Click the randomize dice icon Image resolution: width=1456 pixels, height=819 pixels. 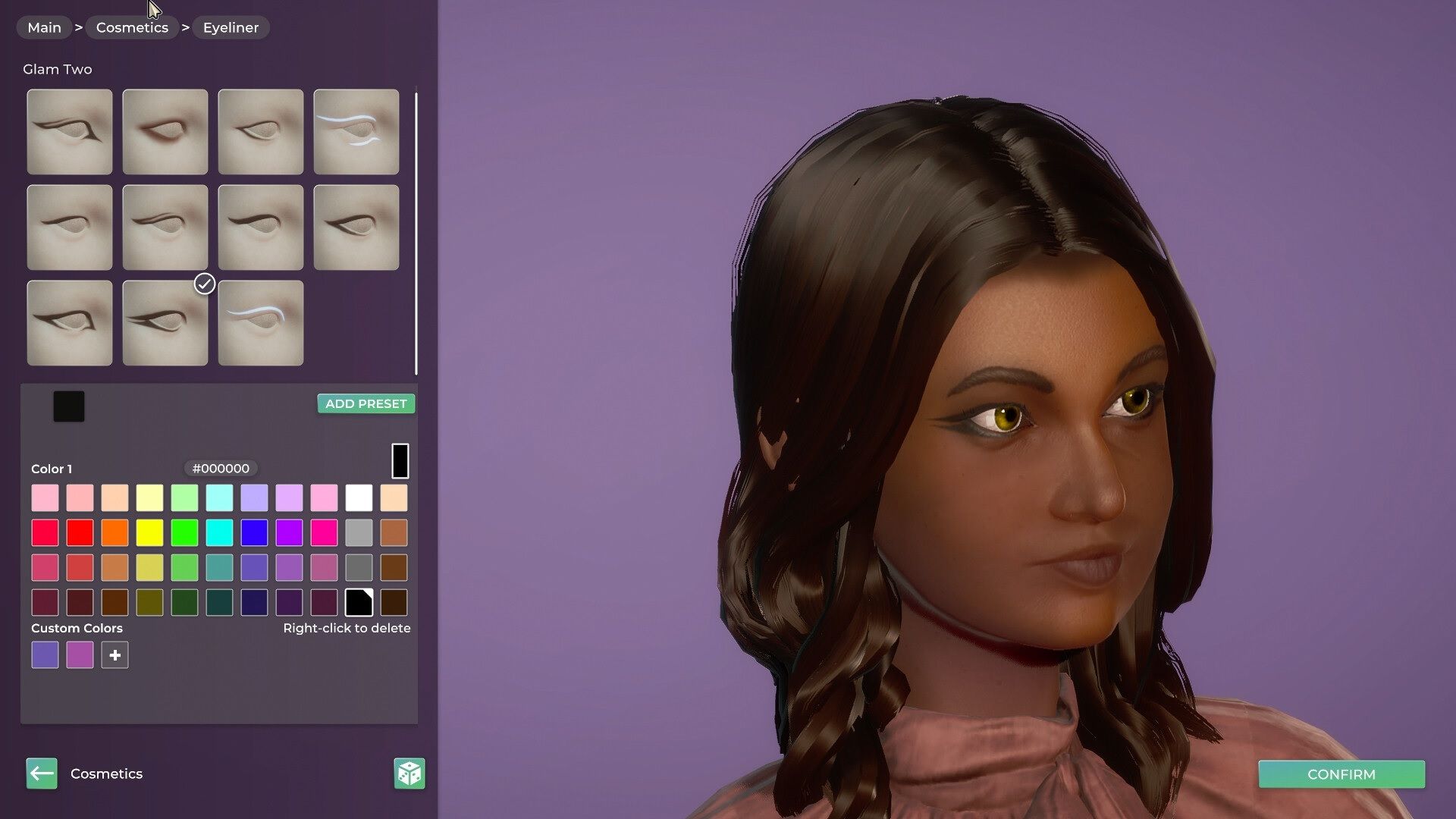click(x=408, y=773)
